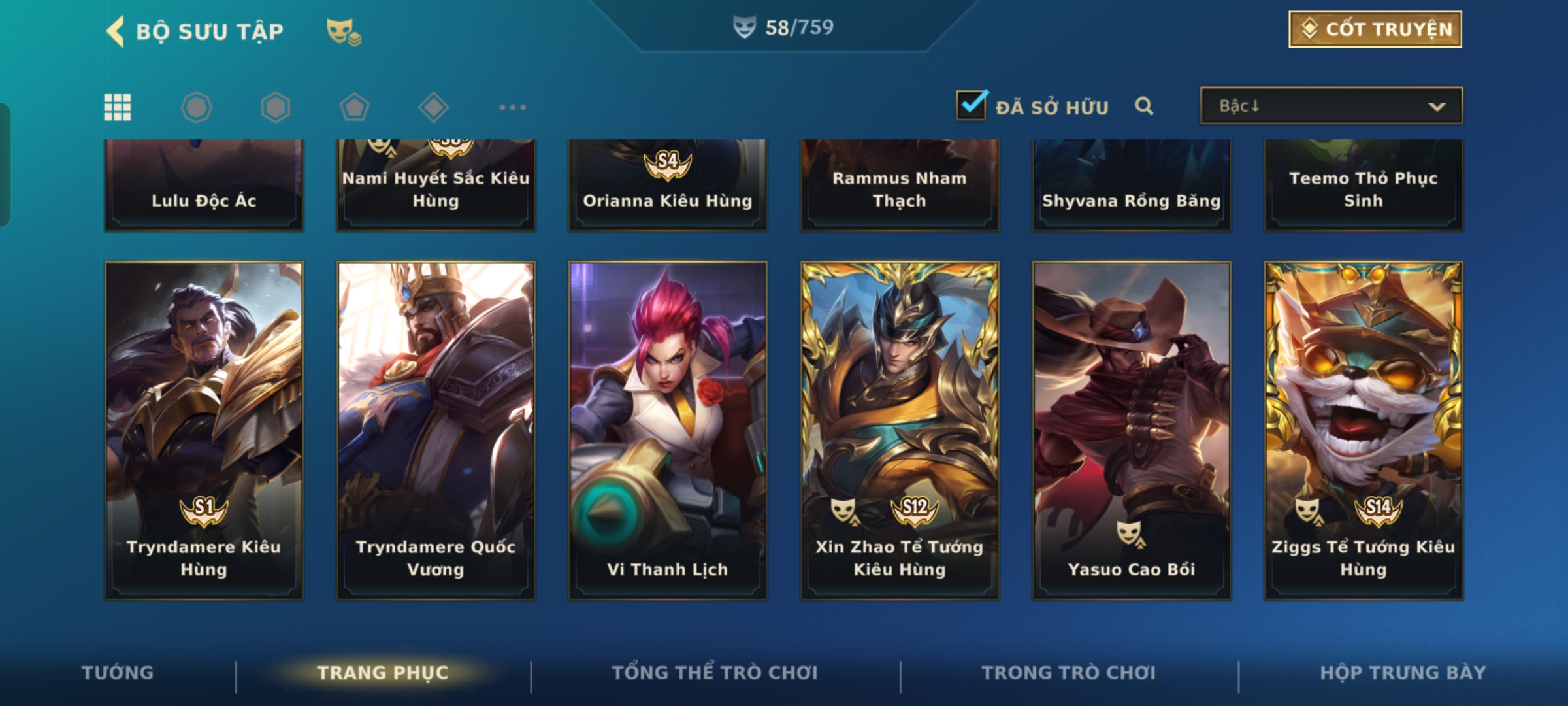The height and width of the screenshot is (706, 1568).
Task: Toggle the Đã Sở Hữu checkbox
Action: tap(971, 105)
